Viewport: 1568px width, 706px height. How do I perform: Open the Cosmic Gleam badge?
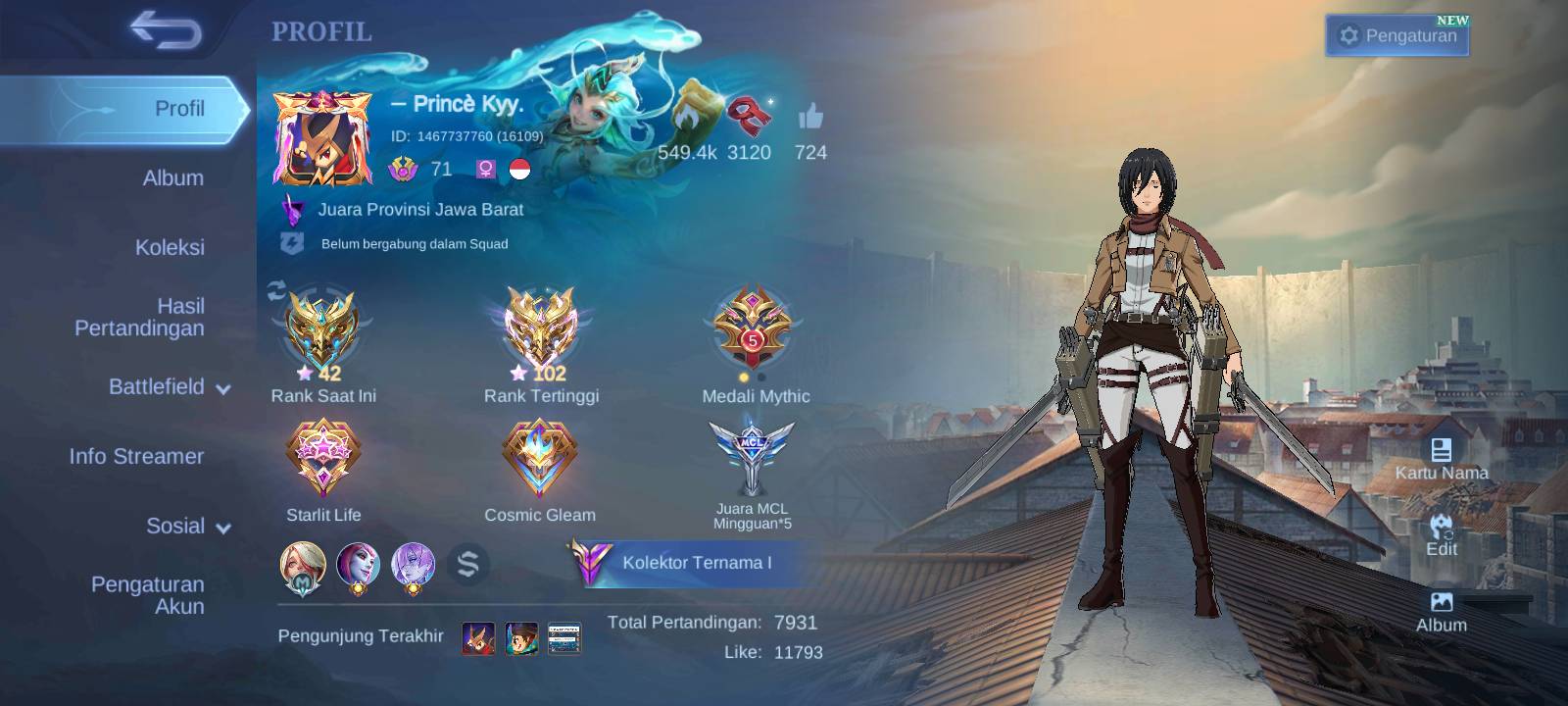pos(539,459)
